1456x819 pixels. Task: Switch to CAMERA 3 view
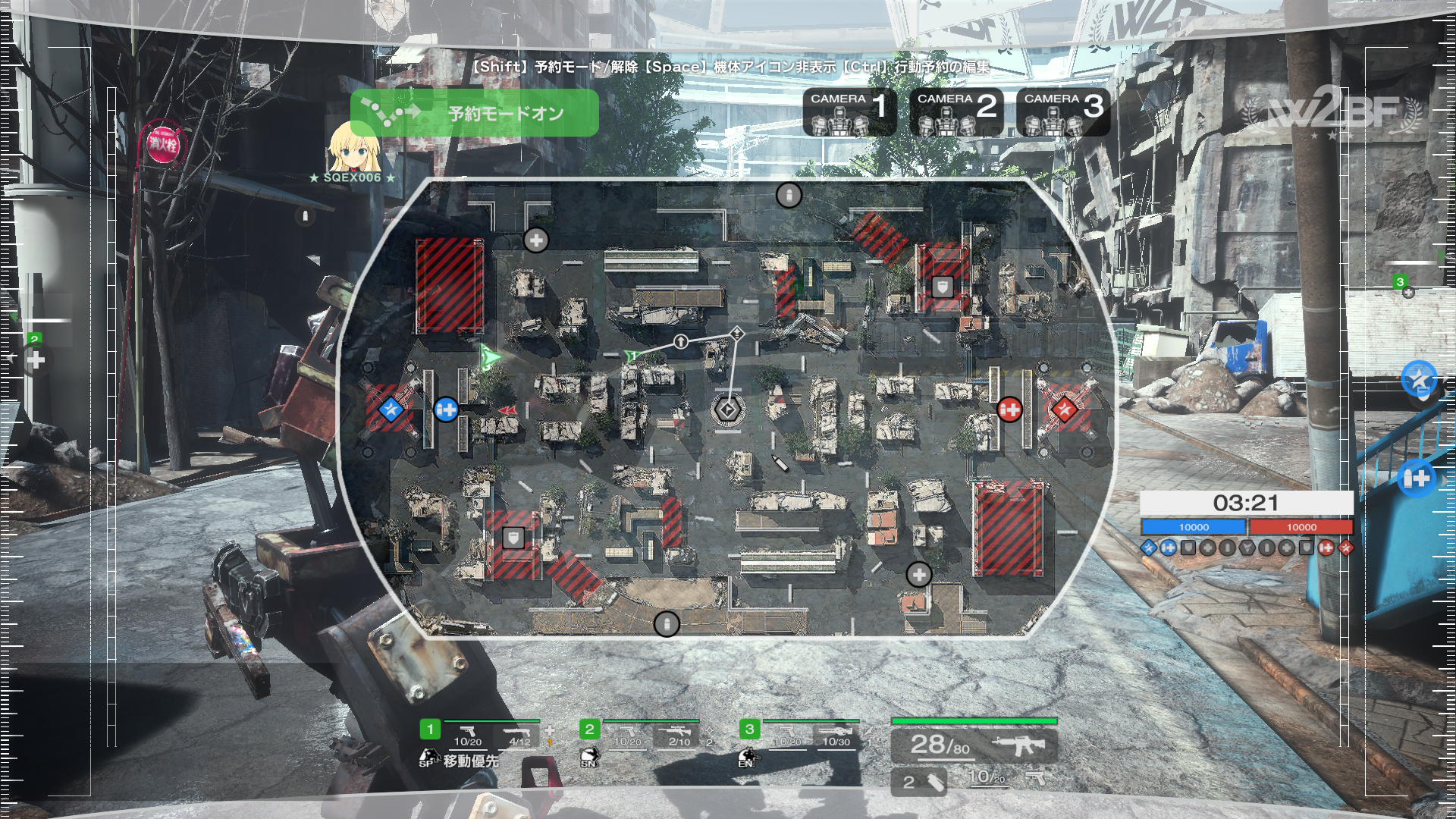point(1063,112)
